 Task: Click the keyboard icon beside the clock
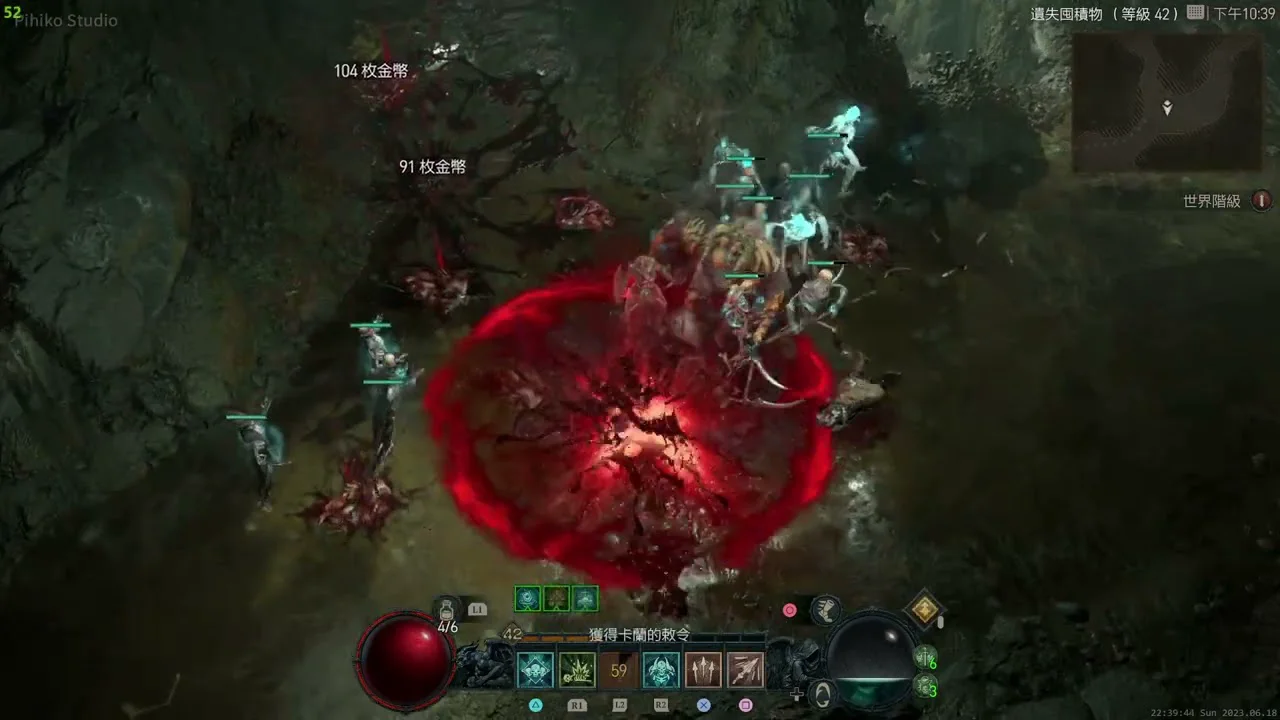coord(1195,13)
